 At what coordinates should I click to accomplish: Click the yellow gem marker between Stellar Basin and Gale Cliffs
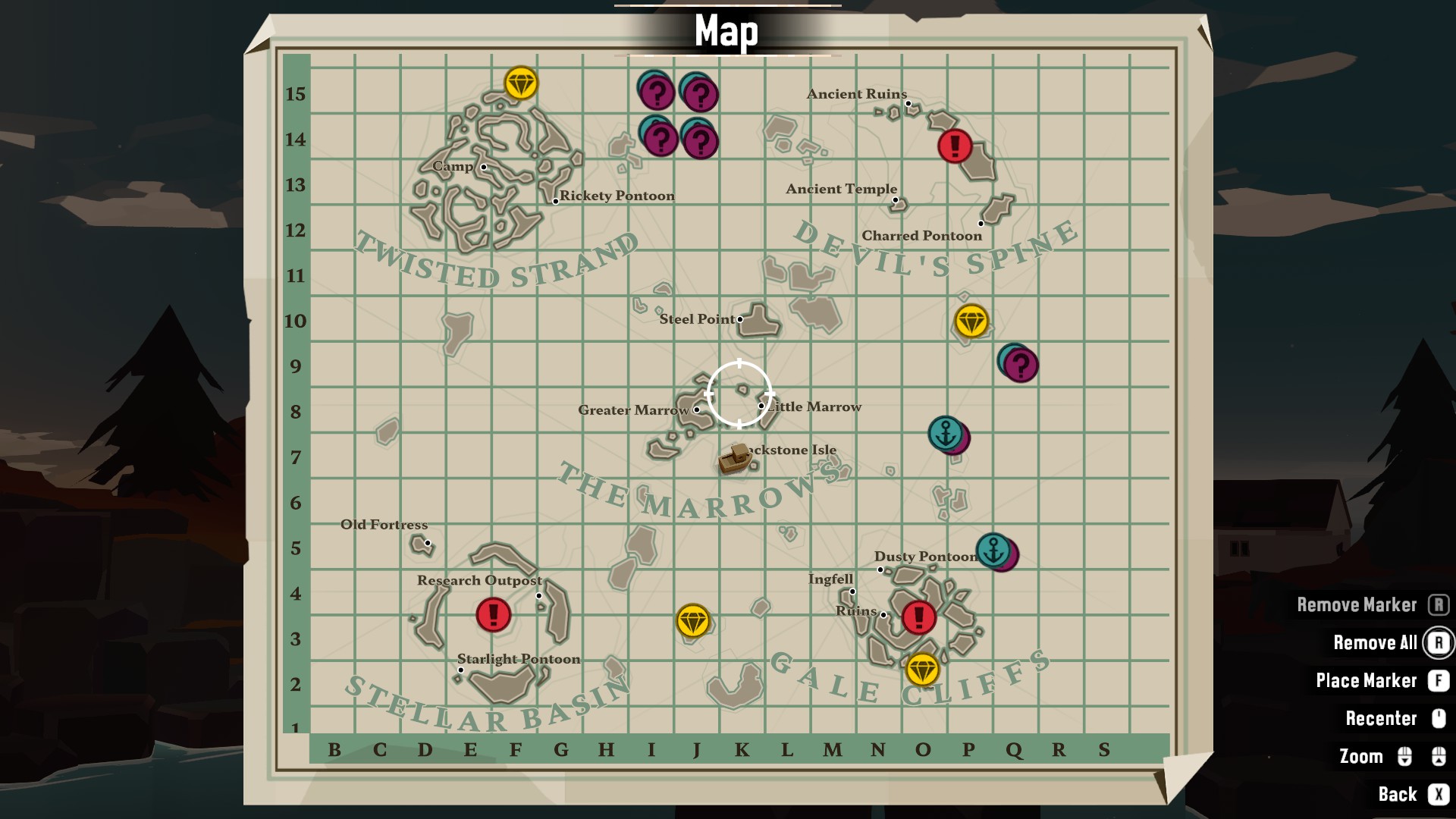coord(692,621)
